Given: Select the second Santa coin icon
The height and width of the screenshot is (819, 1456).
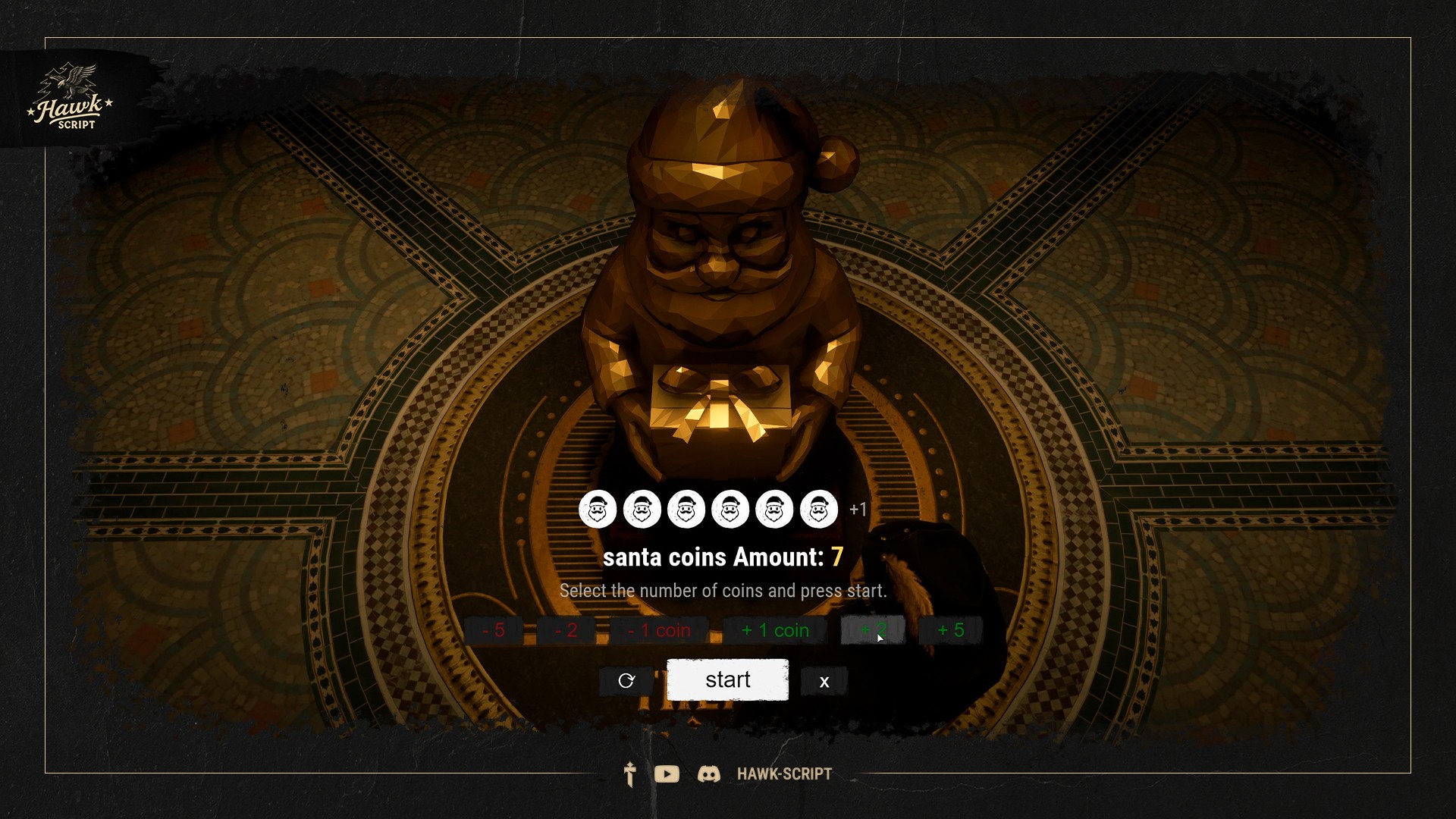Looking at the screenshot, I should [641, 509].
